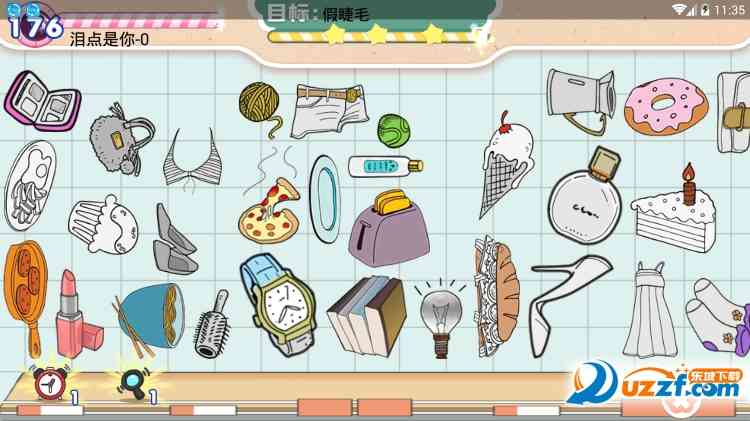Pick the white high-heel shoe

(565, 300)
